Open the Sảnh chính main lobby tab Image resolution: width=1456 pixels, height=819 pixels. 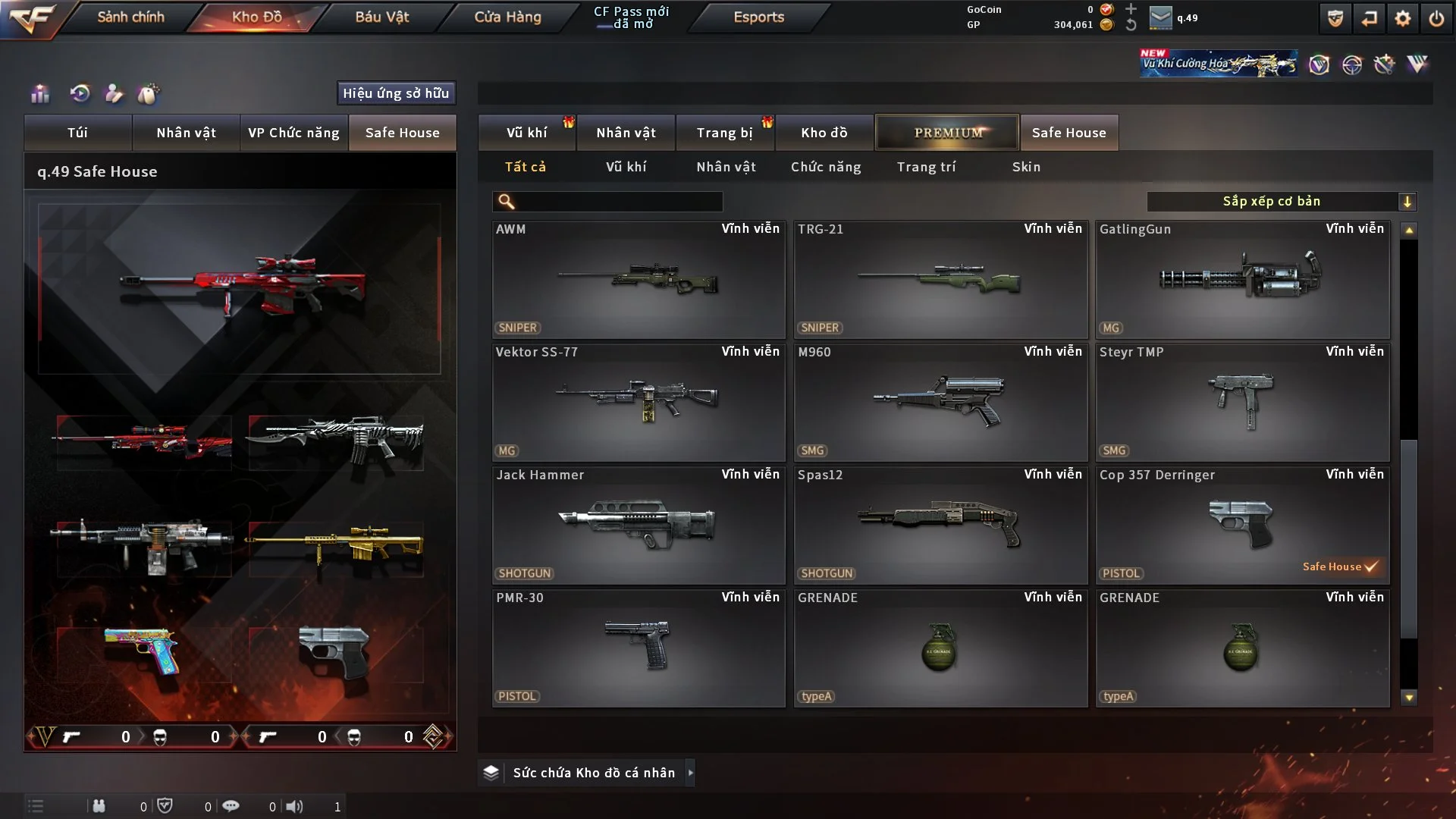pyautogui.click(x=130, y=17)
